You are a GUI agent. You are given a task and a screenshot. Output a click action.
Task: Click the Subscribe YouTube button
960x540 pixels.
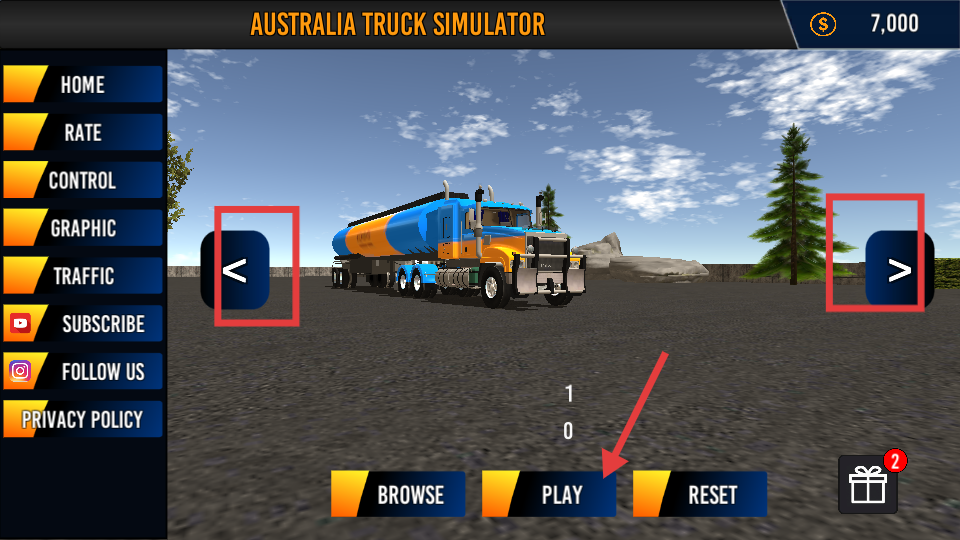point(82,324)
